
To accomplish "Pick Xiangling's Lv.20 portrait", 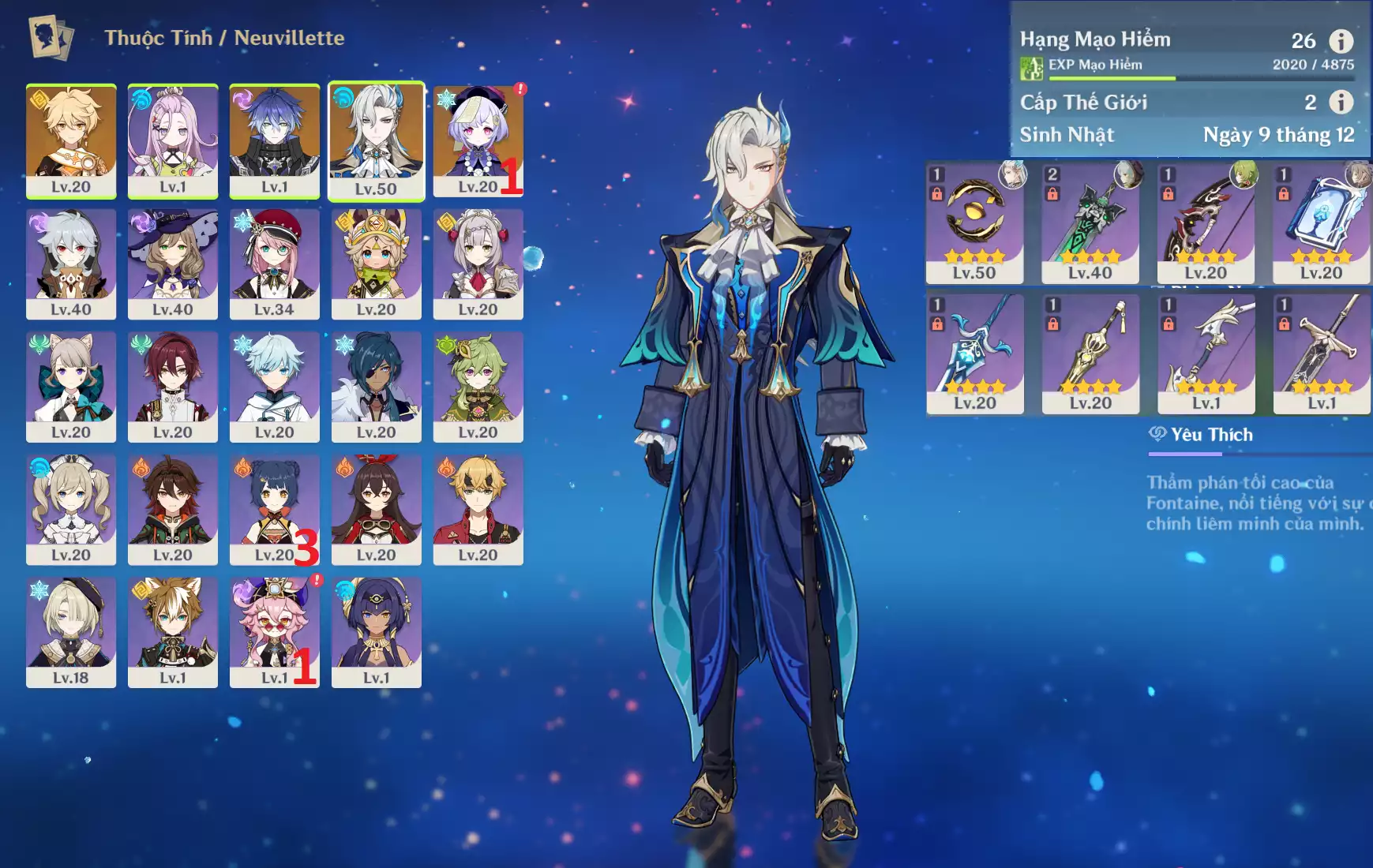I will 274,509.
